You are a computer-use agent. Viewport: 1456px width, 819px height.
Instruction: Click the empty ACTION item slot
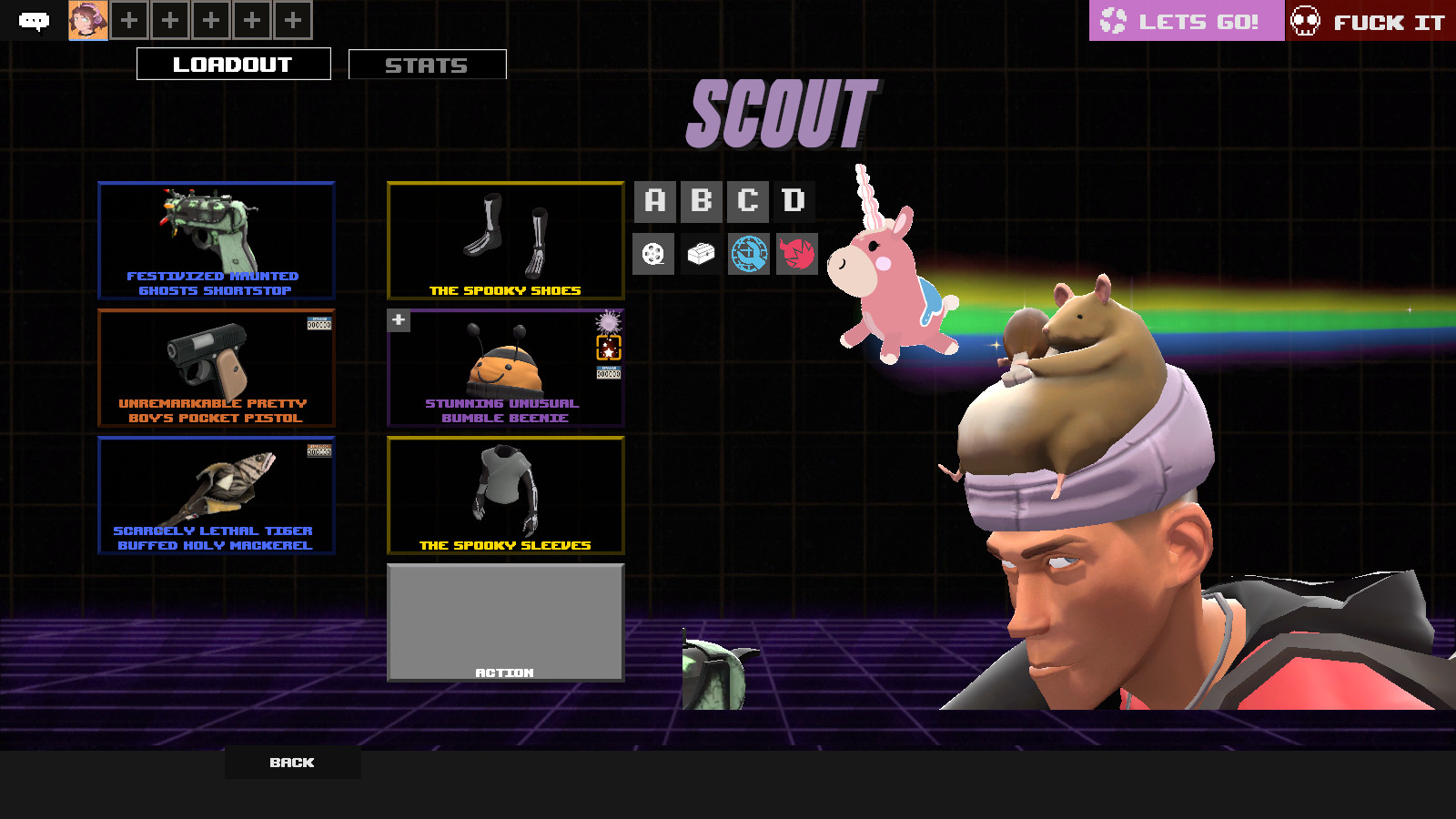click(x=506, y=622)
